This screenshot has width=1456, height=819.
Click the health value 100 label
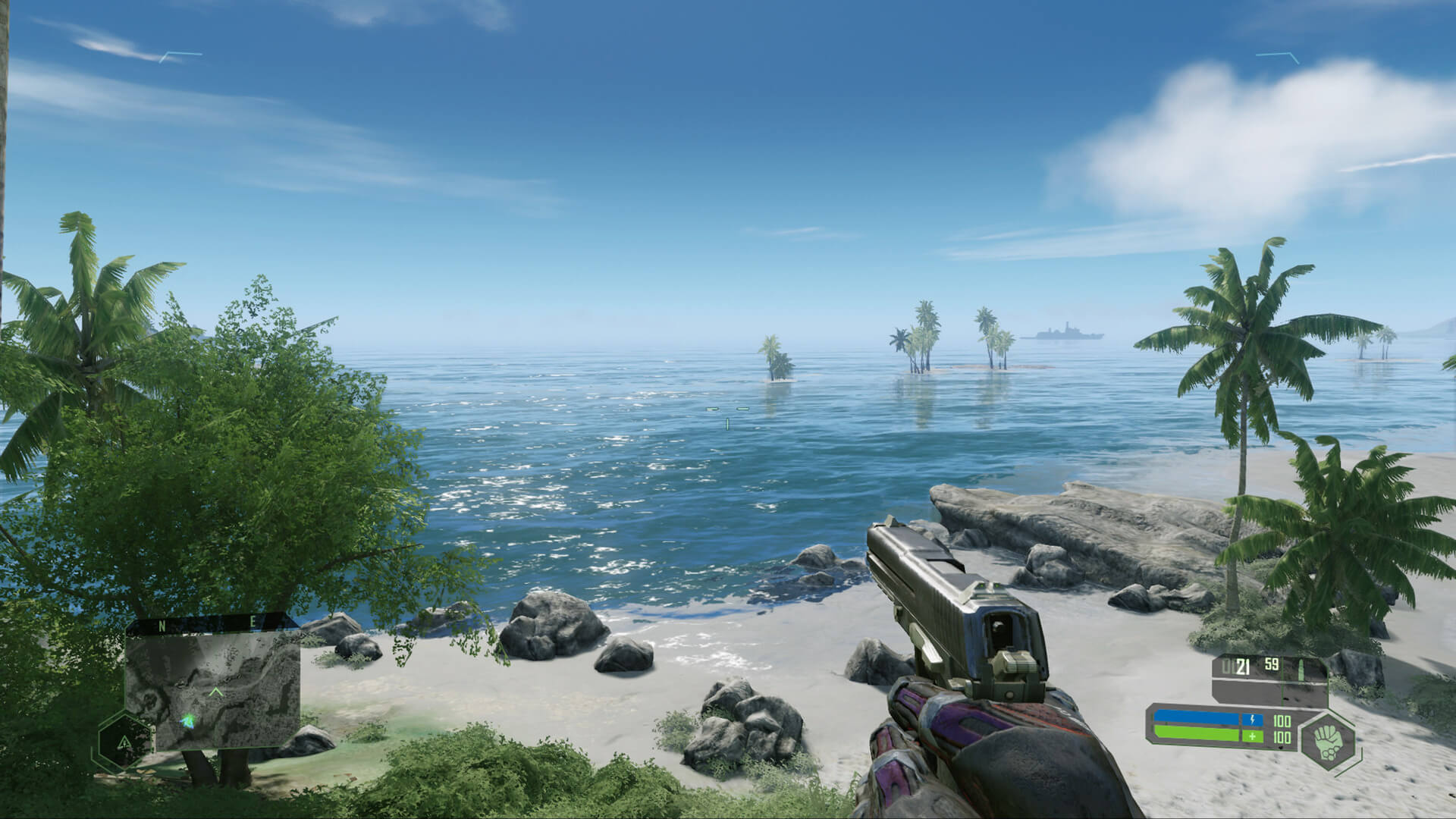point(1282,736)
